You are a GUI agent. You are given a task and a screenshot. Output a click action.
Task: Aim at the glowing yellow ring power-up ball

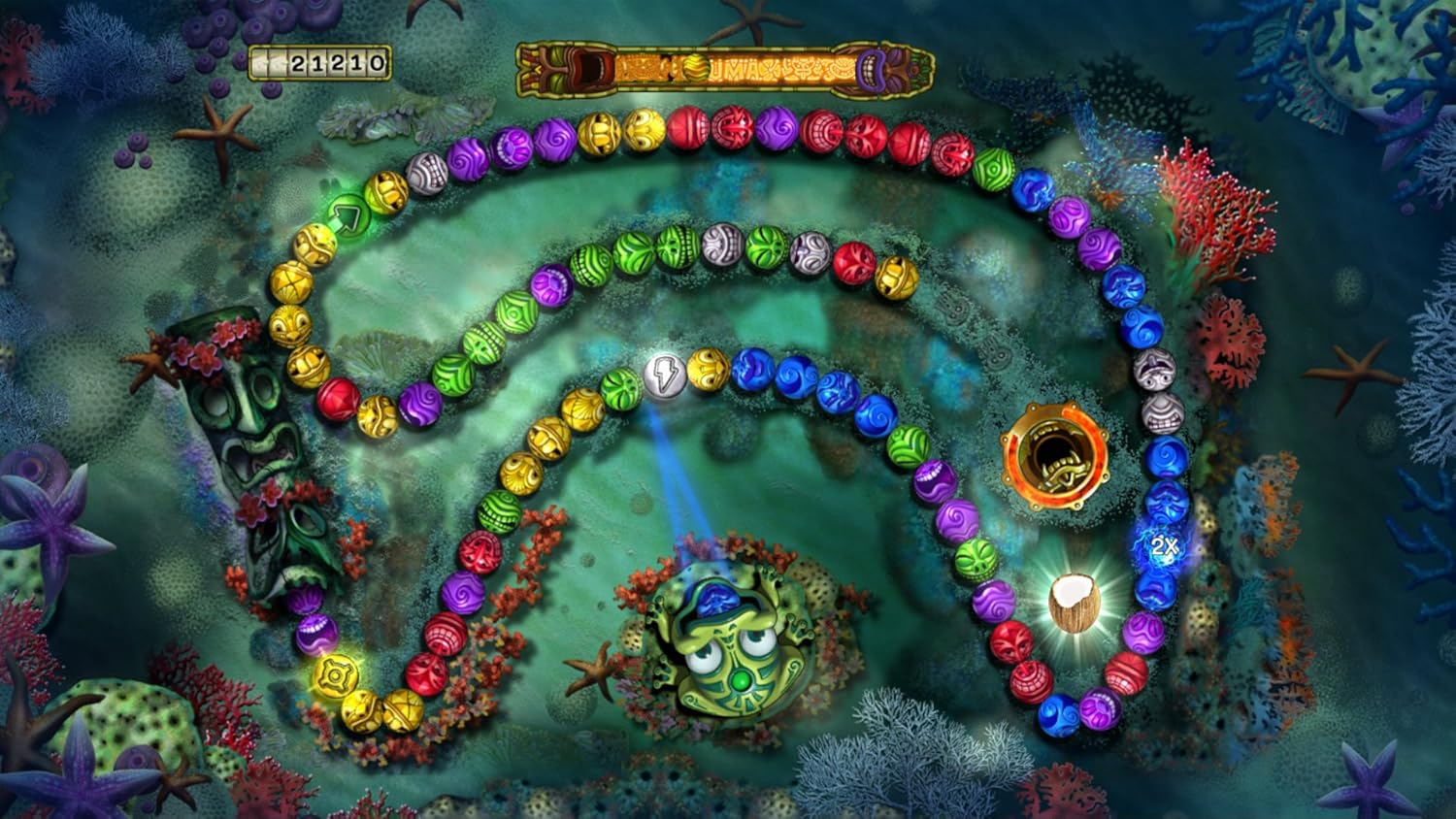pos(337,673)
